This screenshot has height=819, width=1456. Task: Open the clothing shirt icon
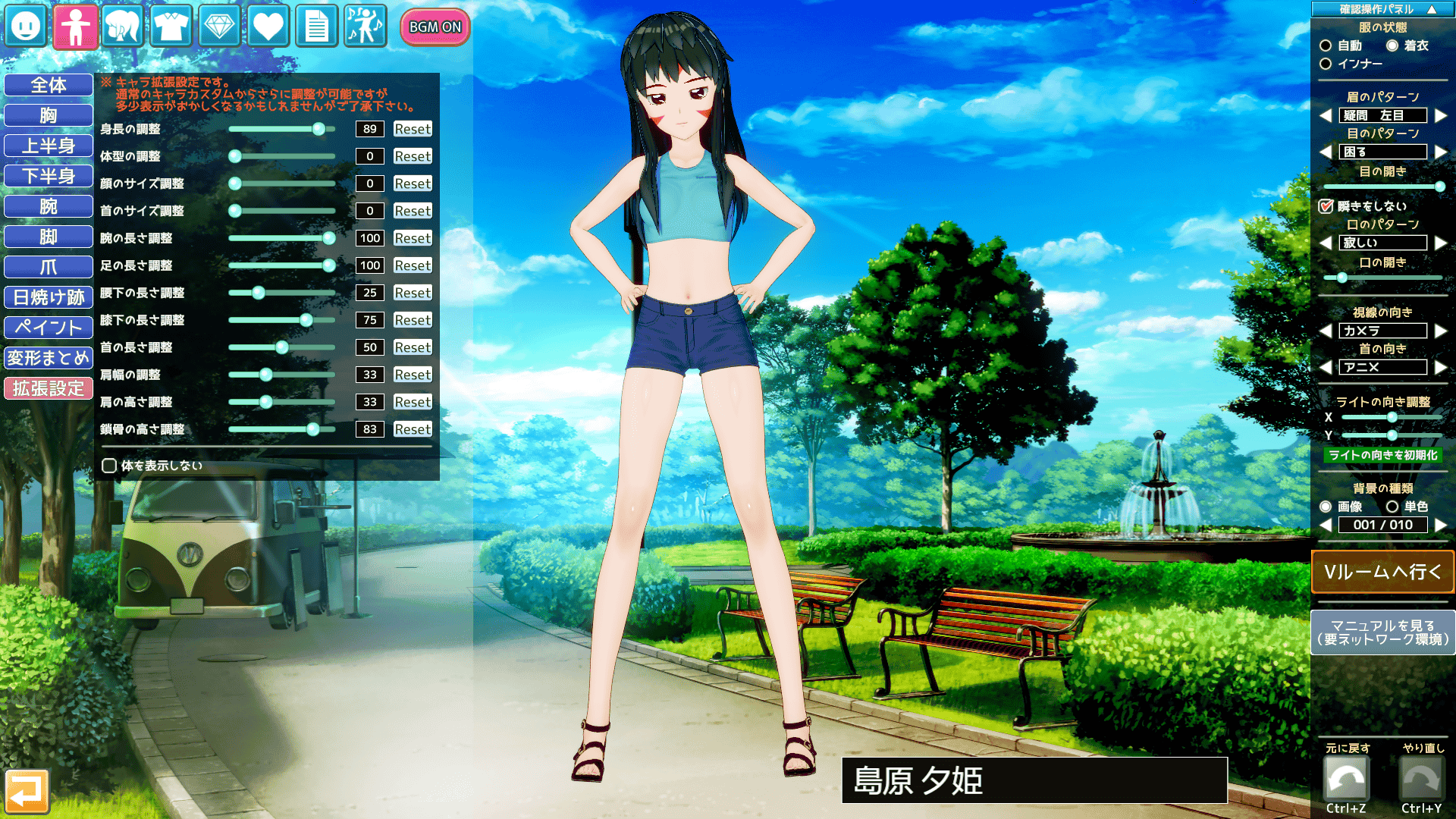click(171, 27)
